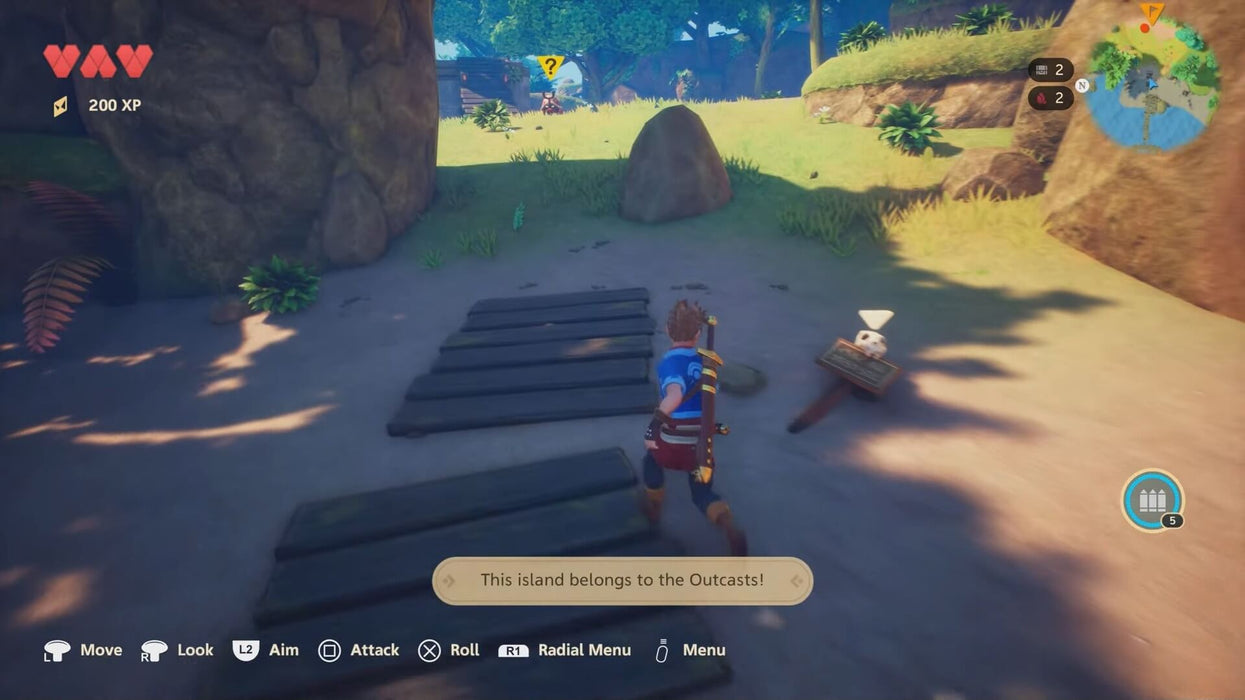Screen dimensions: 1245x700
Task: Select the bullets ammo item icon
Action: (x=1152, y=500)
